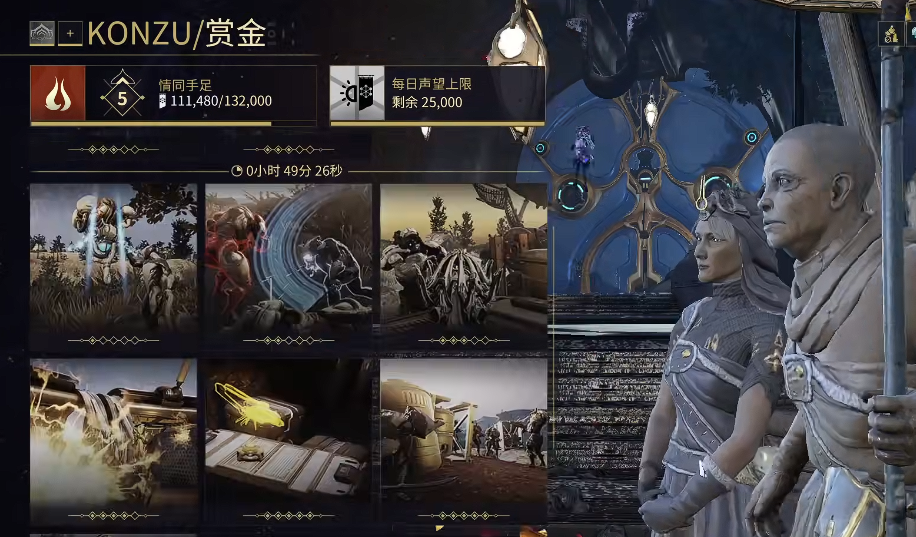Image resolution: width=916 pixels, height=537 pixels.
Task: Open the daily standing cap panel
Action: point(437,95)
